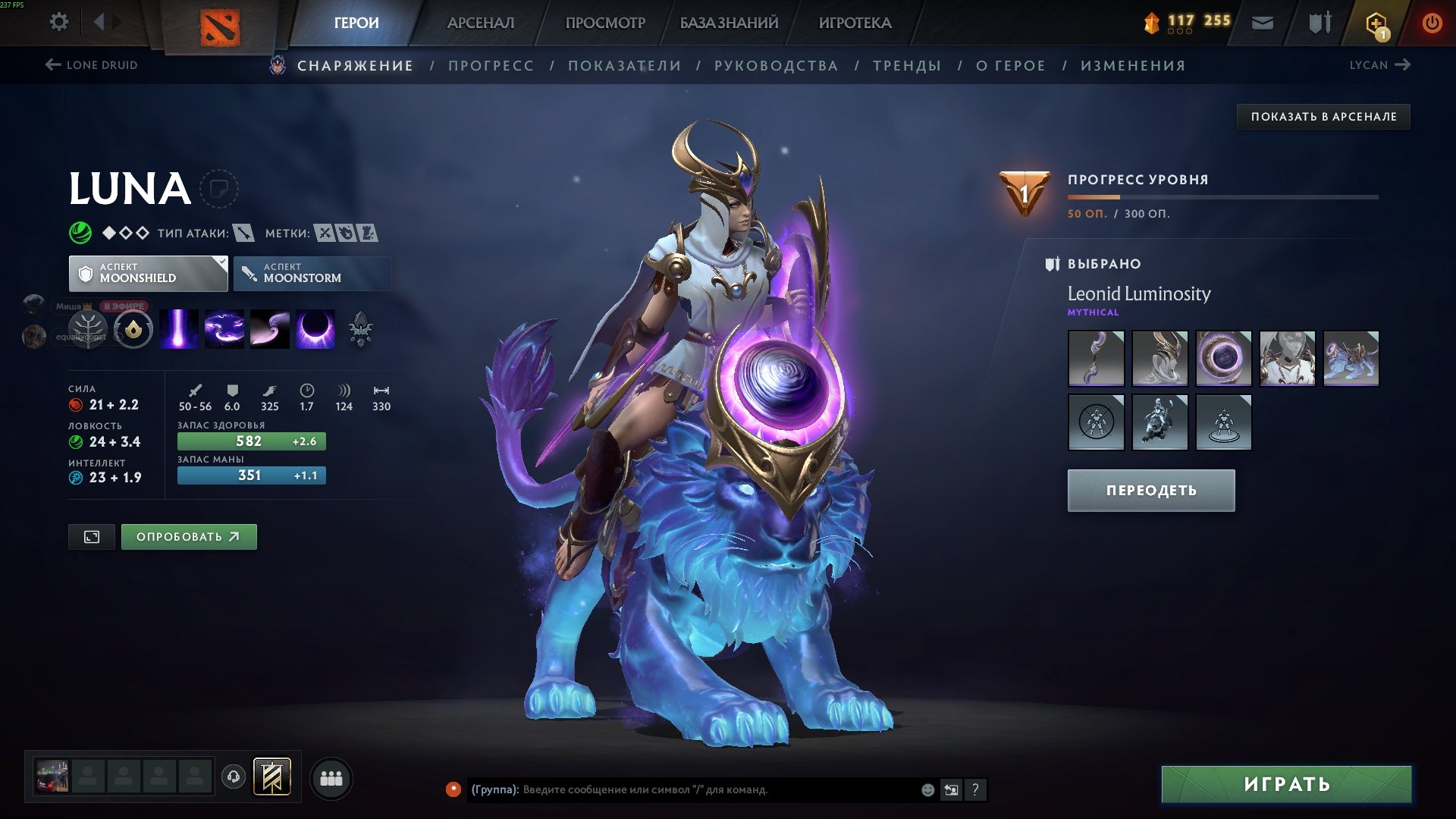Click the red power button
Viewport: 1456px width, 819px height.
pos(1432,22)
